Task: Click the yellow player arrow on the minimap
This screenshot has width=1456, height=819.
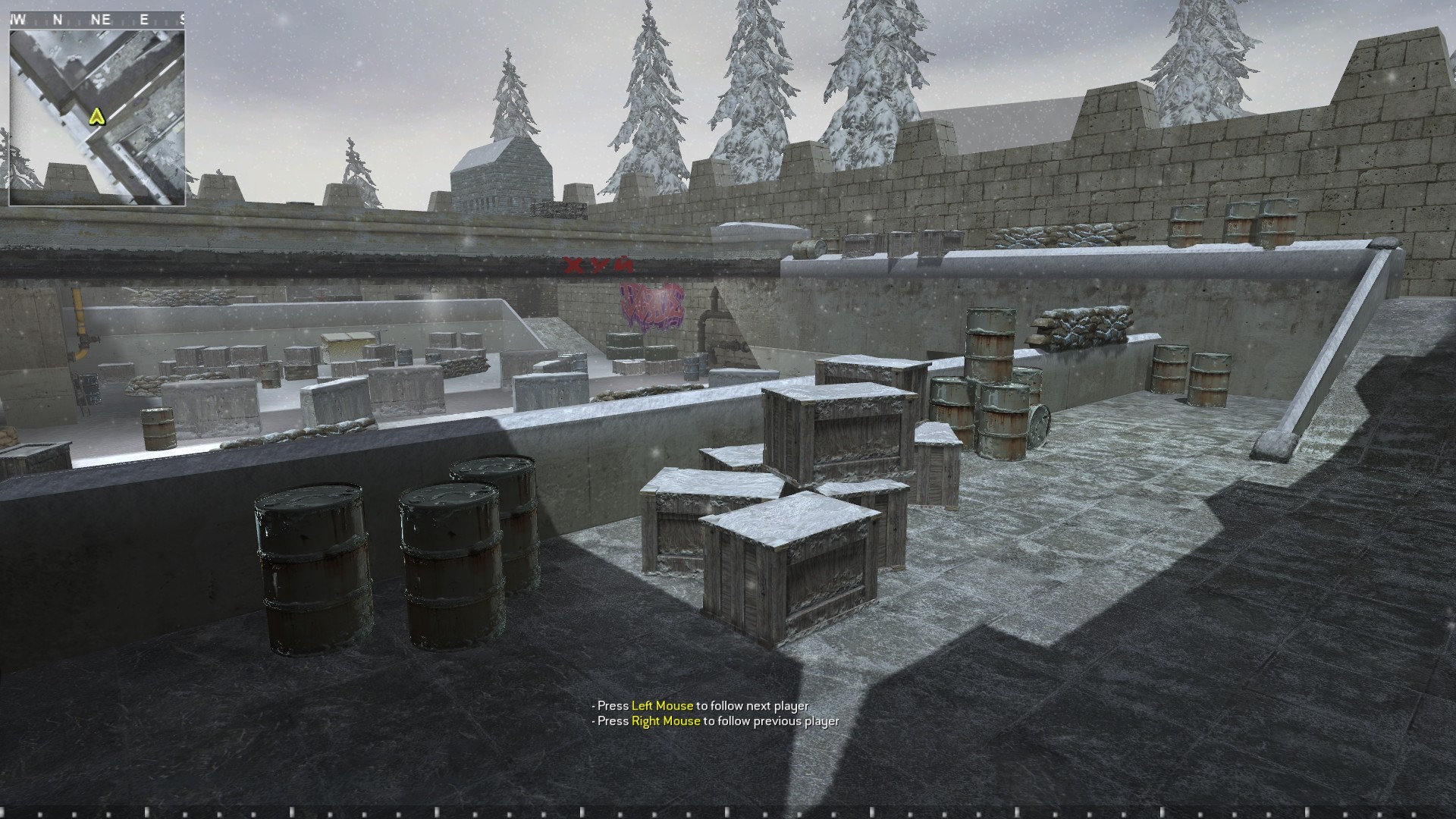Action: point(97,118)
